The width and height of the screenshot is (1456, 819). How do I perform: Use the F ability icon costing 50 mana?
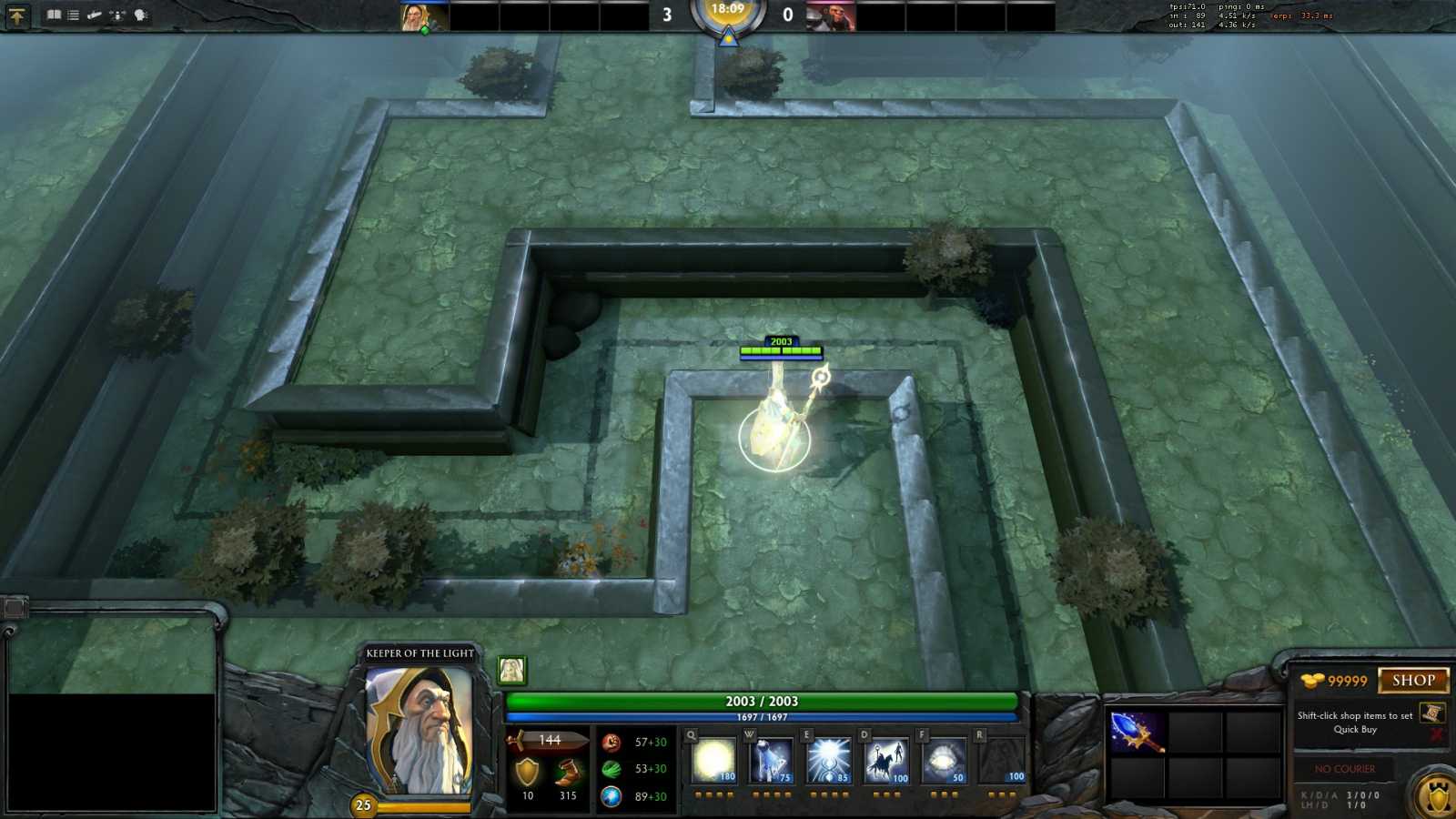click(x=944, y=760)
